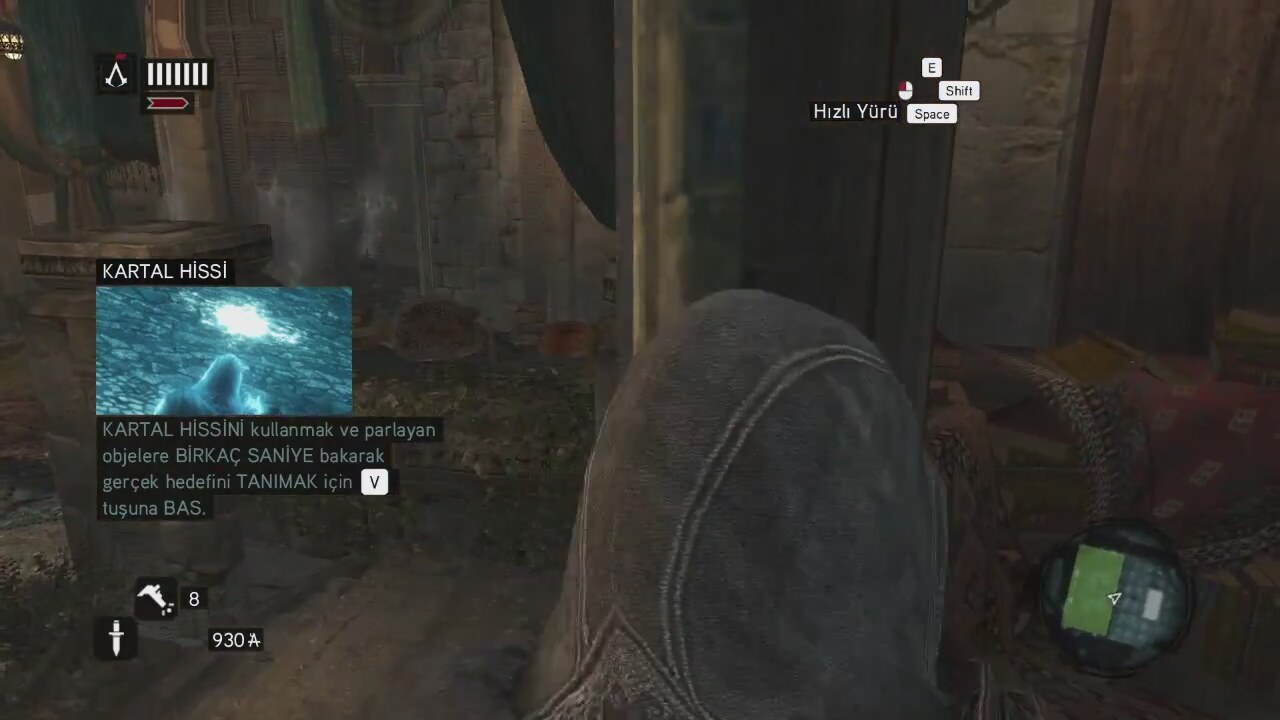The height and width of the screenshot is (720, 1280).
Task: Click the Kartal Hissi tutorial thumbnail
Action: (x=224, y=351)
